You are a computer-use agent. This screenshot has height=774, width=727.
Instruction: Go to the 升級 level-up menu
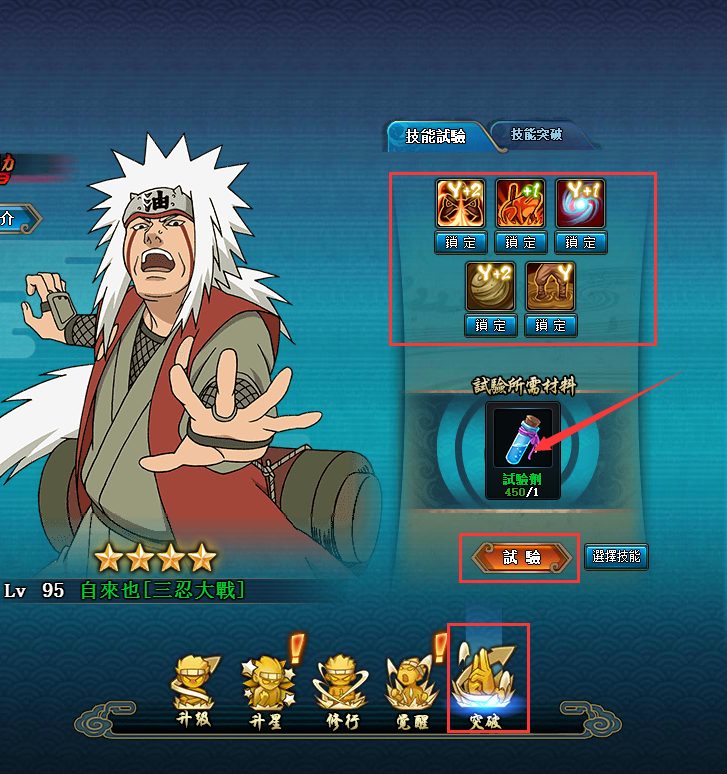(193, 691)
